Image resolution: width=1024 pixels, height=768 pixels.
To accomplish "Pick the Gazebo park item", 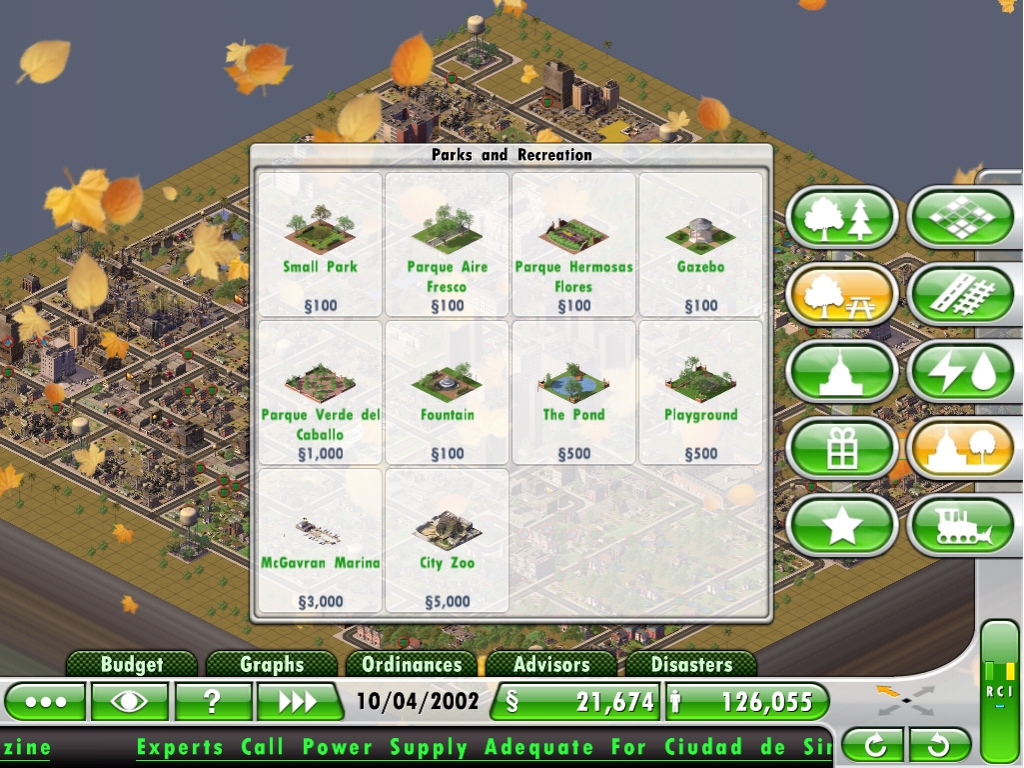I will 701,245.
